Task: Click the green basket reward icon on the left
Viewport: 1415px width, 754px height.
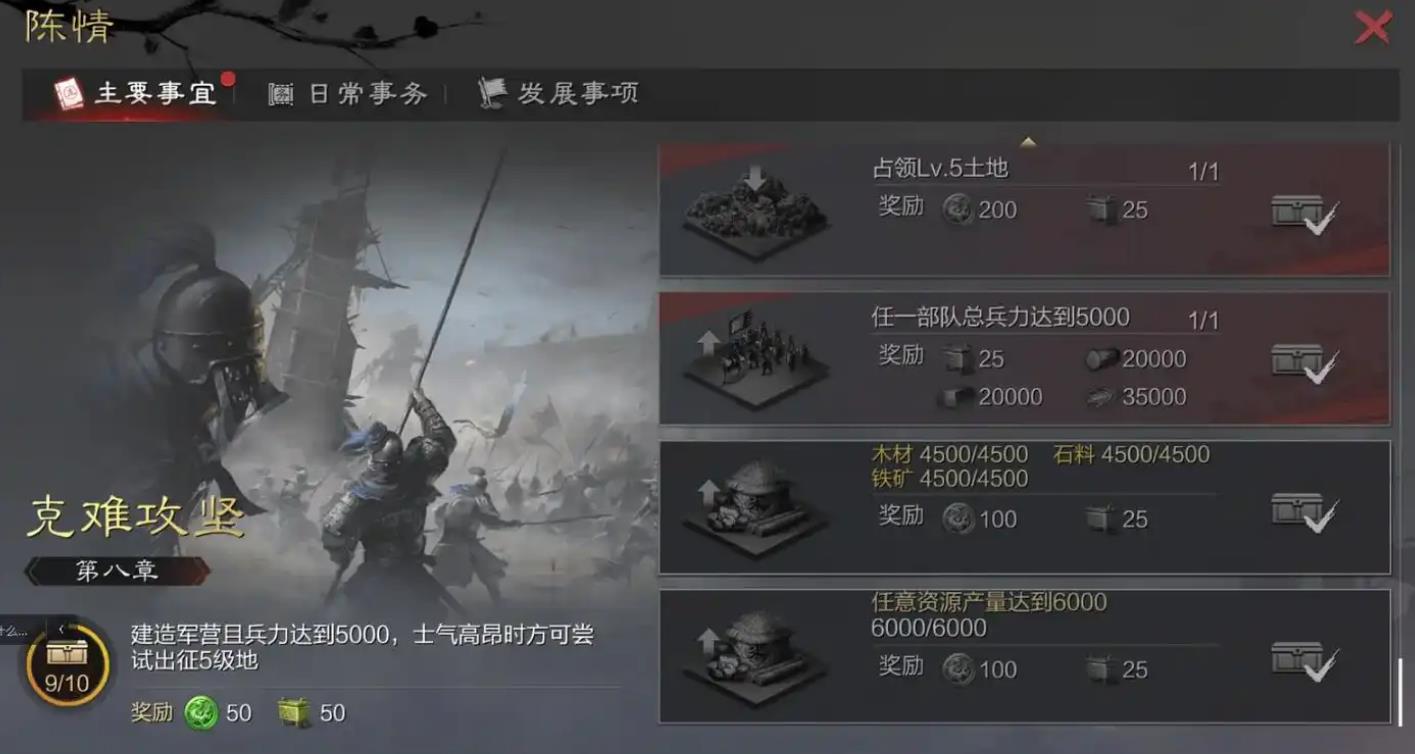Action: point(290,713)
